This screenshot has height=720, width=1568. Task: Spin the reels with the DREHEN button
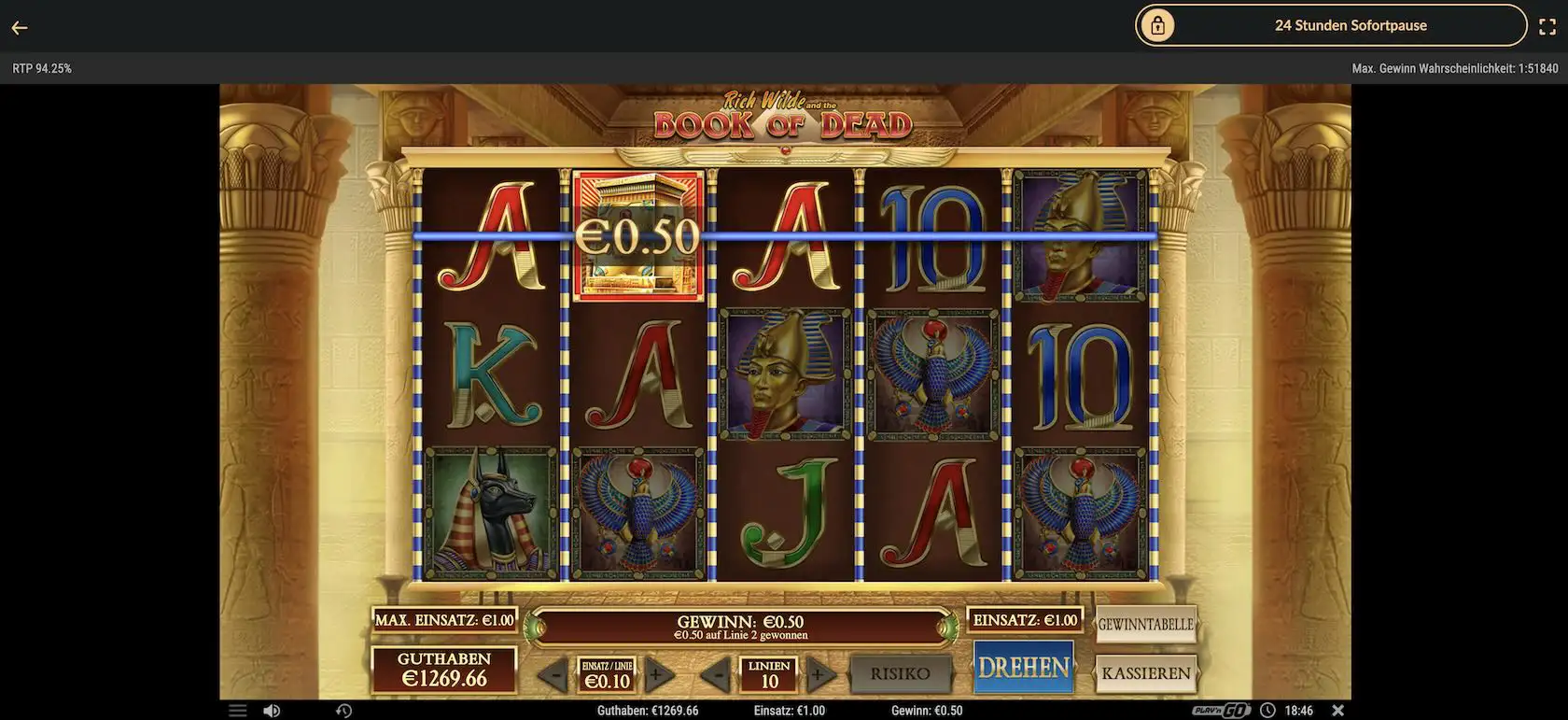click(x=1023, y=667)
